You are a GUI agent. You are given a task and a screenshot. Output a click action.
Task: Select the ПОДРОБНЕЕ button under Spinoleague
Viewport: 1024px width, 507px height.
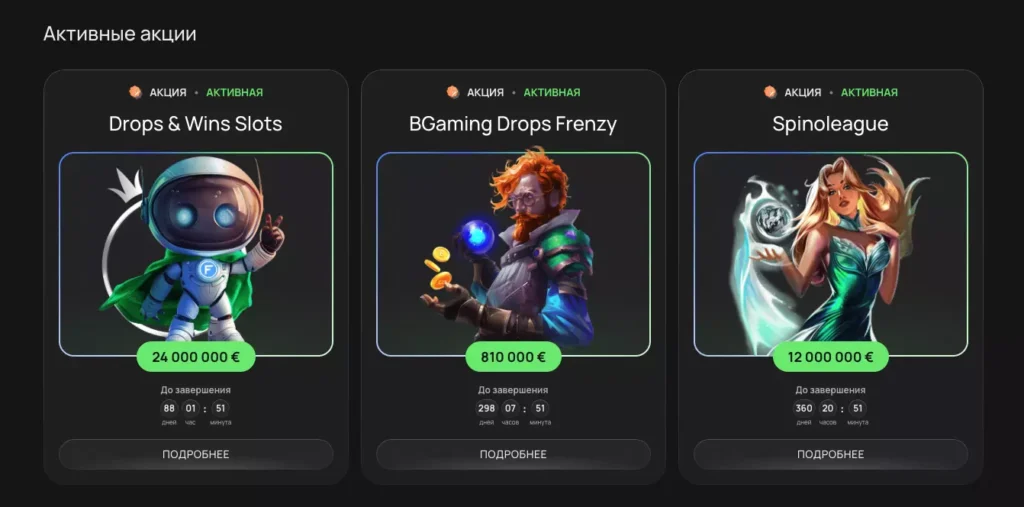pyautogui.click(x=830, y=454)
